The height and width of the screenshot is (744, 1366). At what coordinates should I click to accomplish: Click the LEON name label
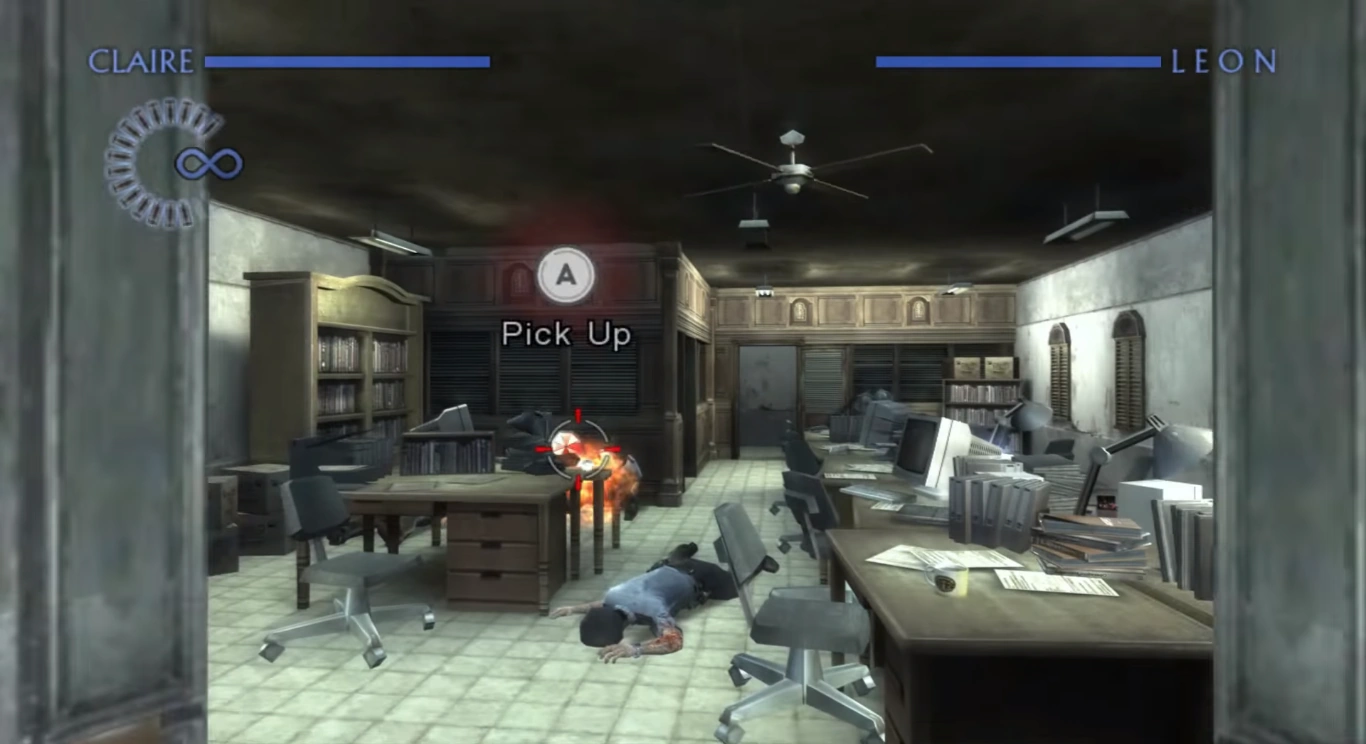click(1222, 61)
